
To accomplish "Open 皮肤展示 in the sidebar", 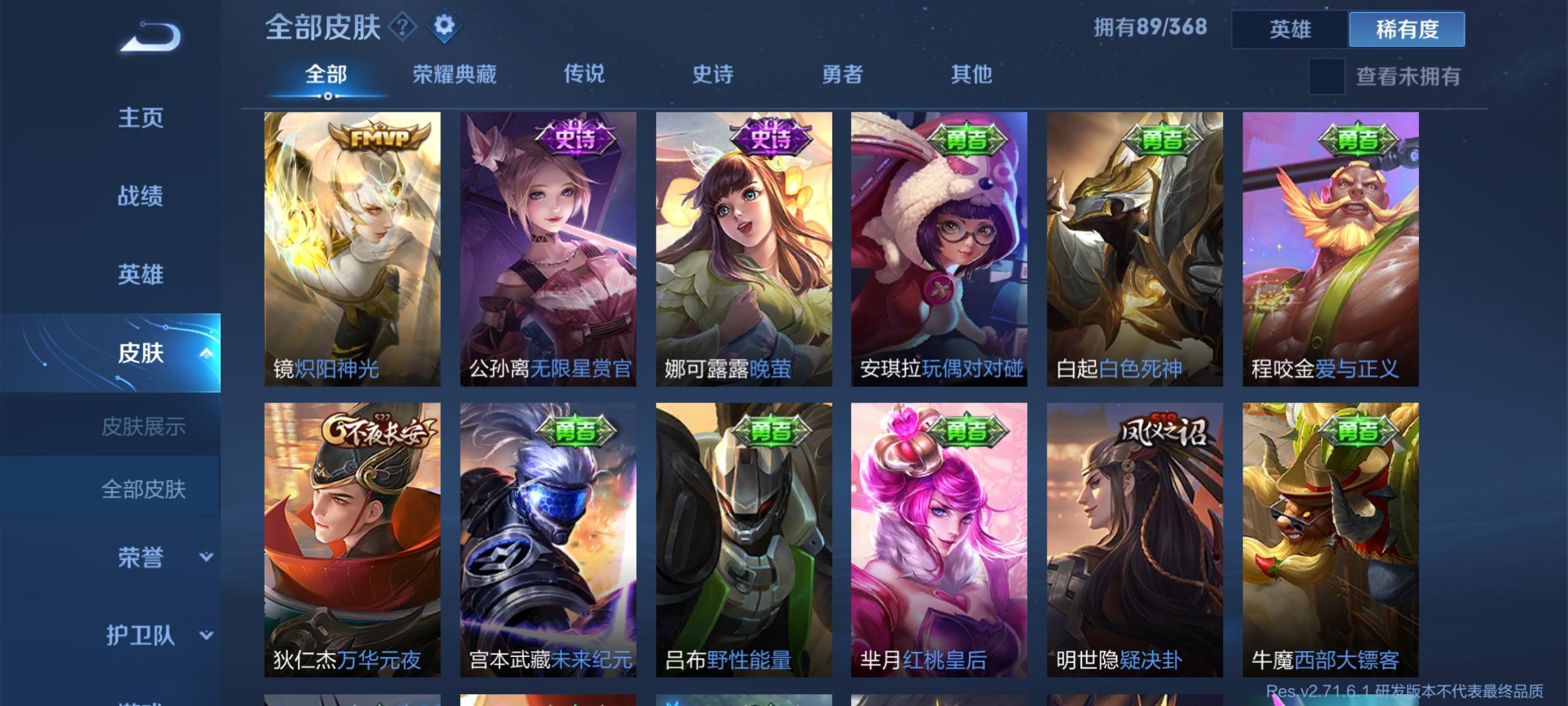I will (x=144, y=426).
